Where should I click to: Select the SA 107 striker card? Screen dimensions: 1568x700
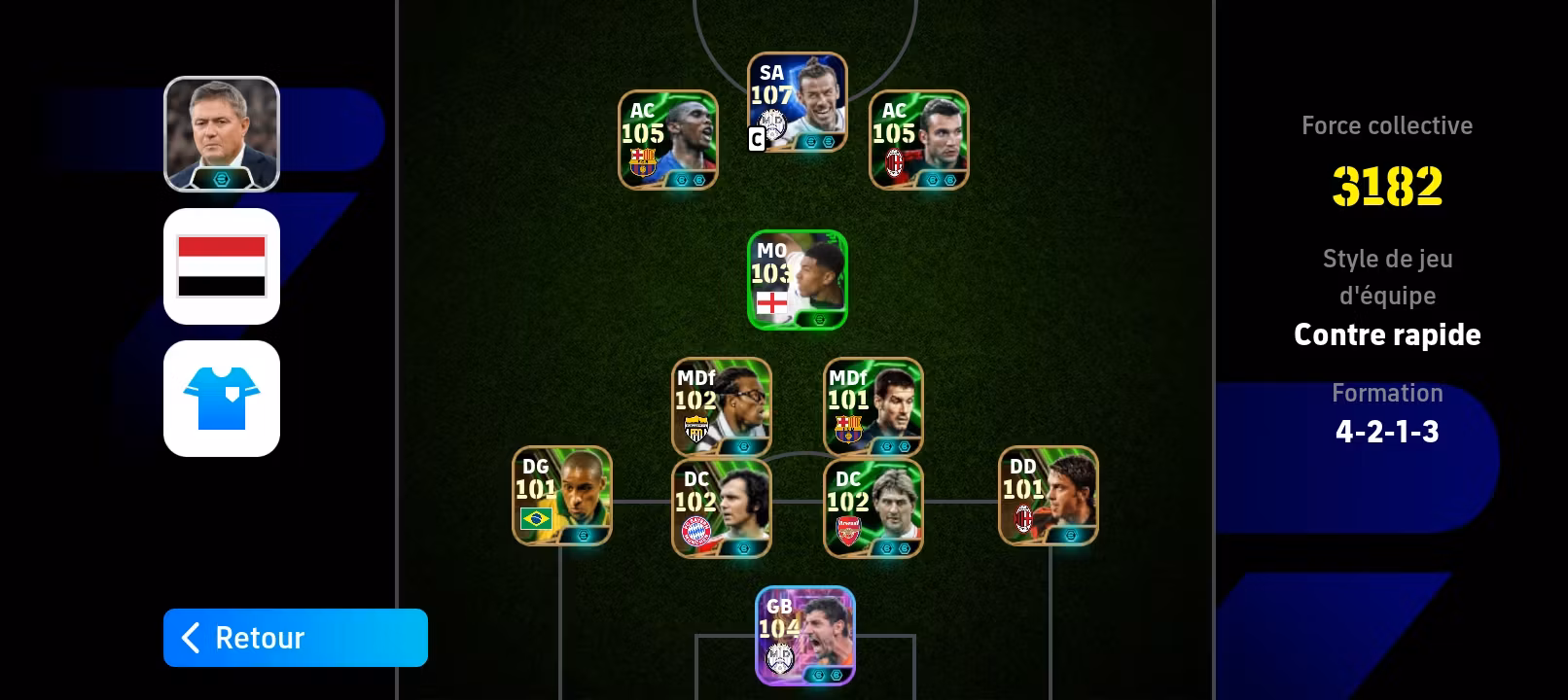click(x=798, y=102)
